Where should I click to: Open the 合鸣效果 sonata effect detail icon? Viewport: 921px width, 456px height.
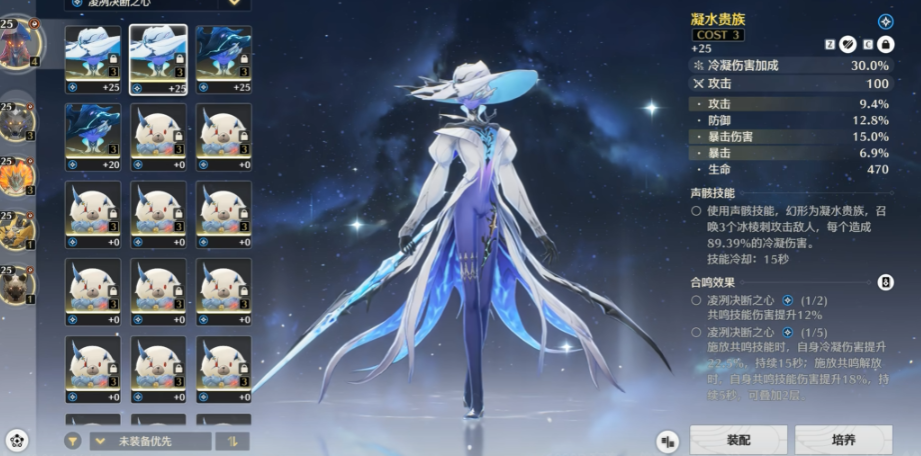885,283
